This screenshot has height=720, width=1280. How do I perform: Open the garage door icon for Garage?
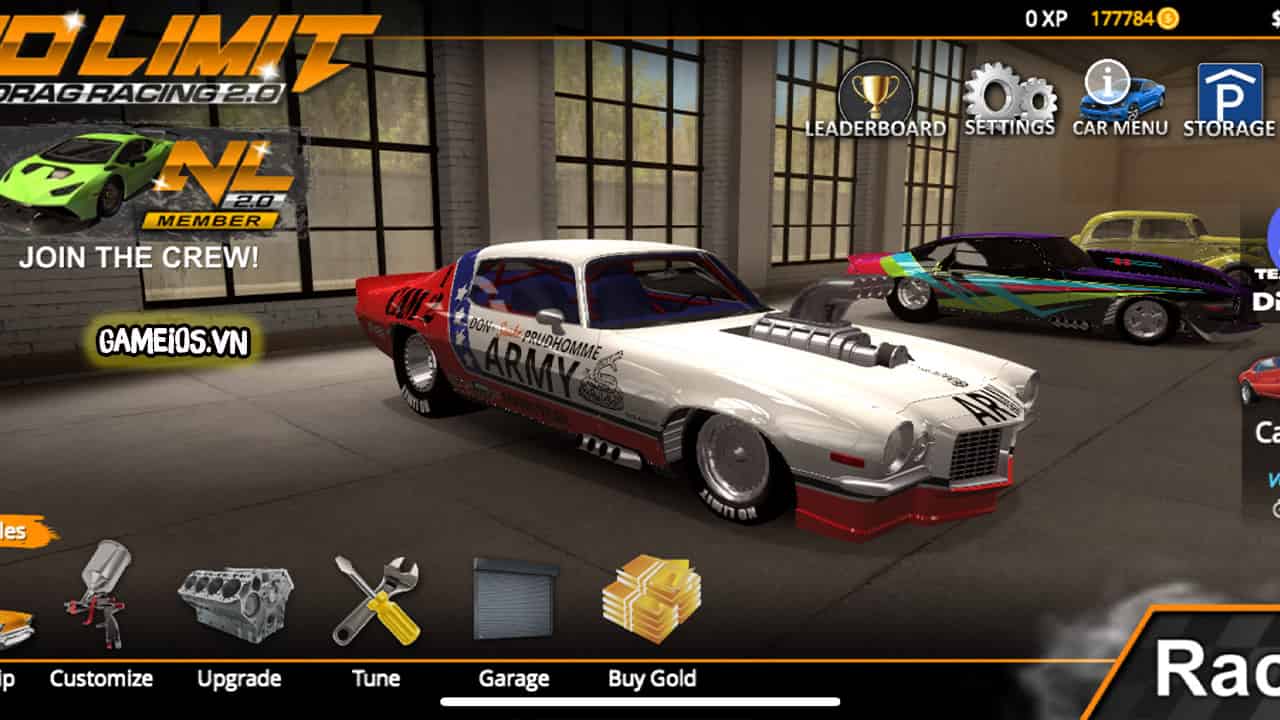click(x=516, y=595)
